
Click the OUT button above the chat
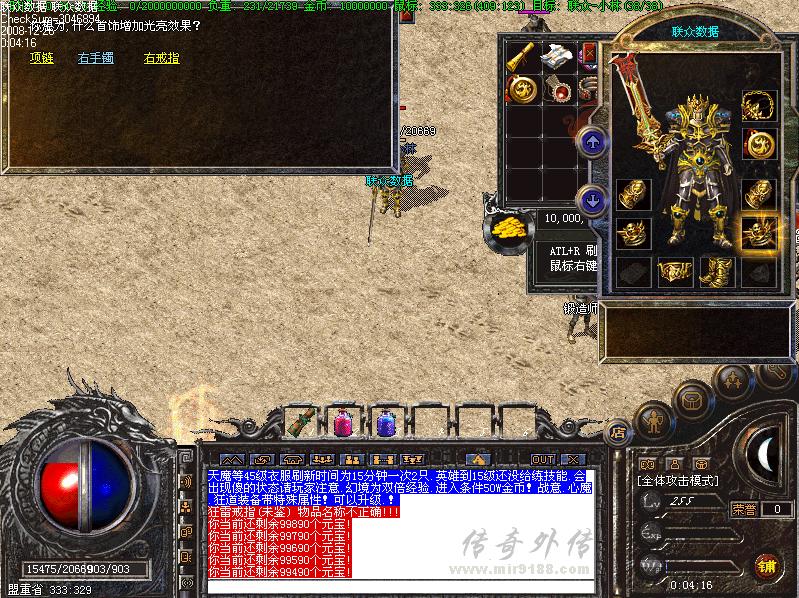tap(542, 459)
